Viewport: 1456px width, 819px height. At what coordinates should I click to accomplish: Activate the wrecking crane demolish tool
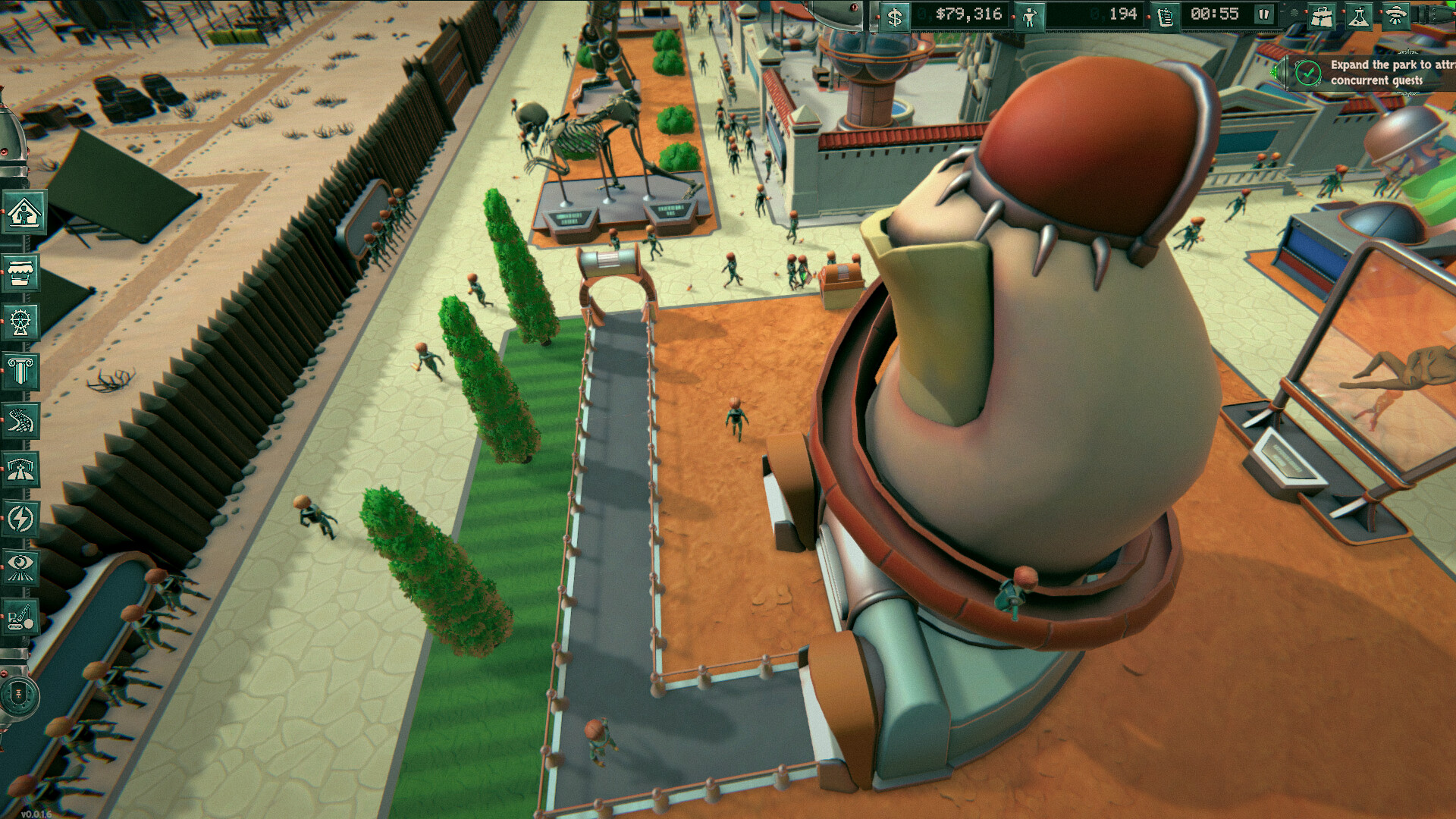pos(20,618)
